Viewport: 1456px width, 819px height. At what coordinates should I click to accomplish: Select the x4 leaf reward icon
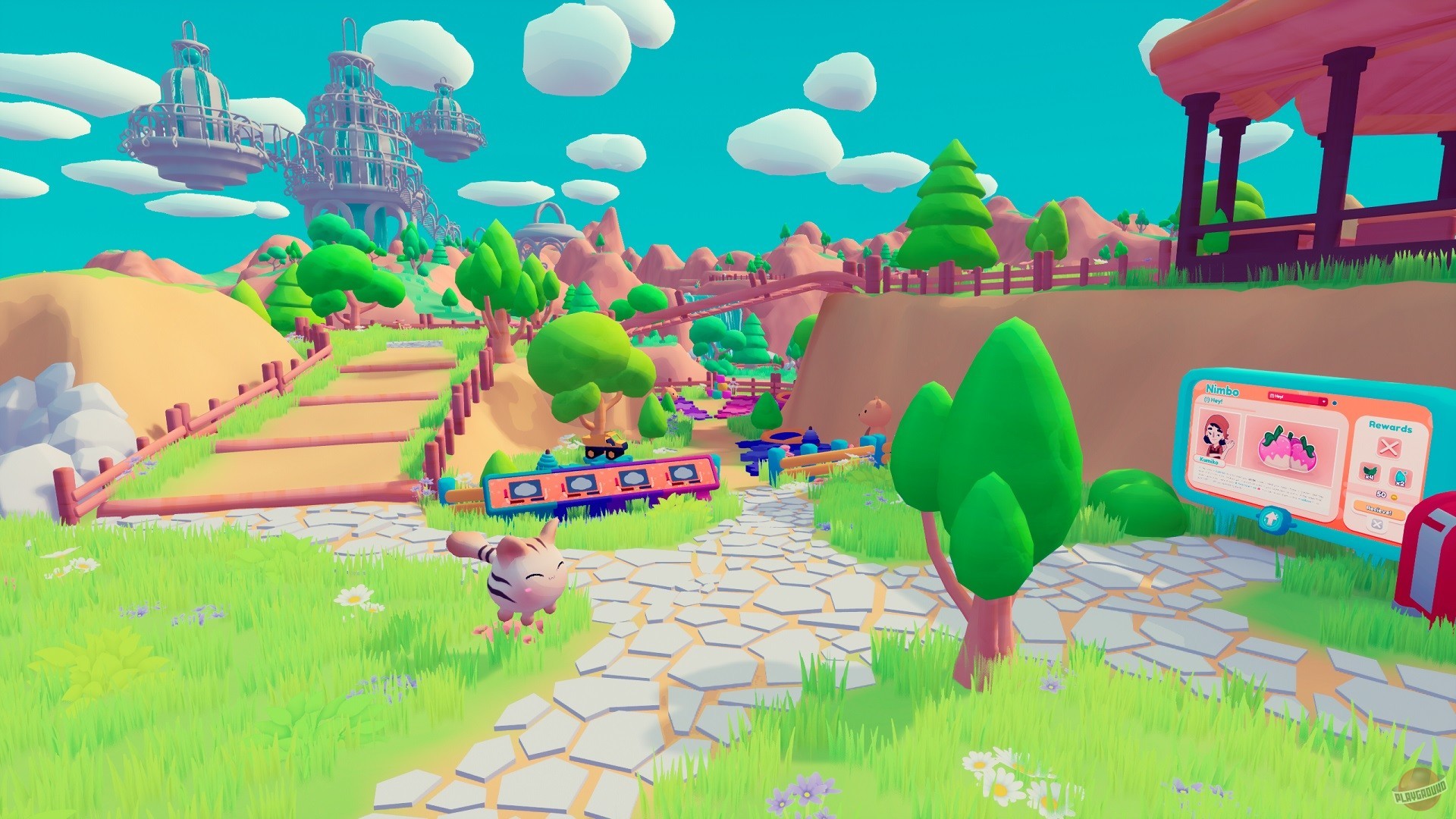(x=1370, y=474)
